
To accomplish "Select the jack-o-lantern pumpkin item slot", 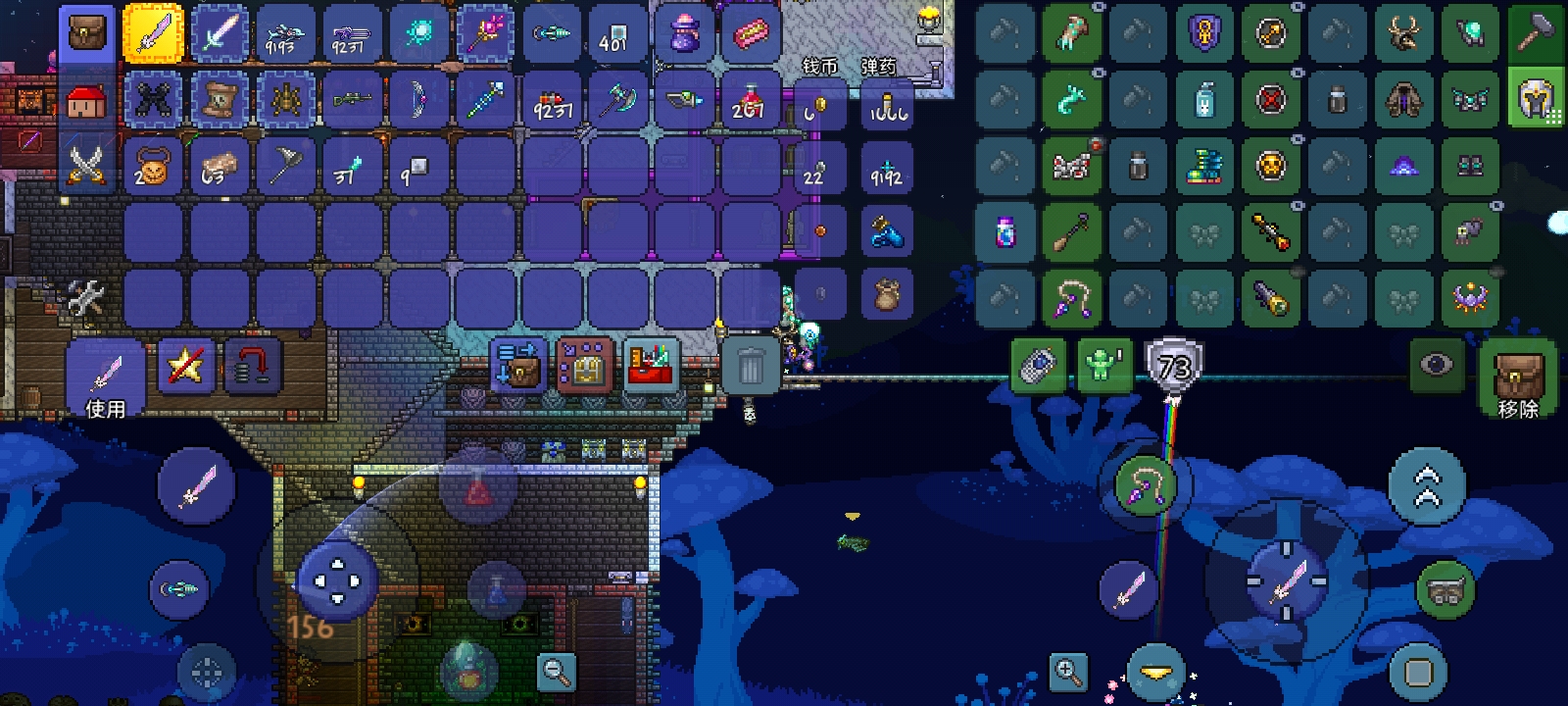I will tap(153, 165).
